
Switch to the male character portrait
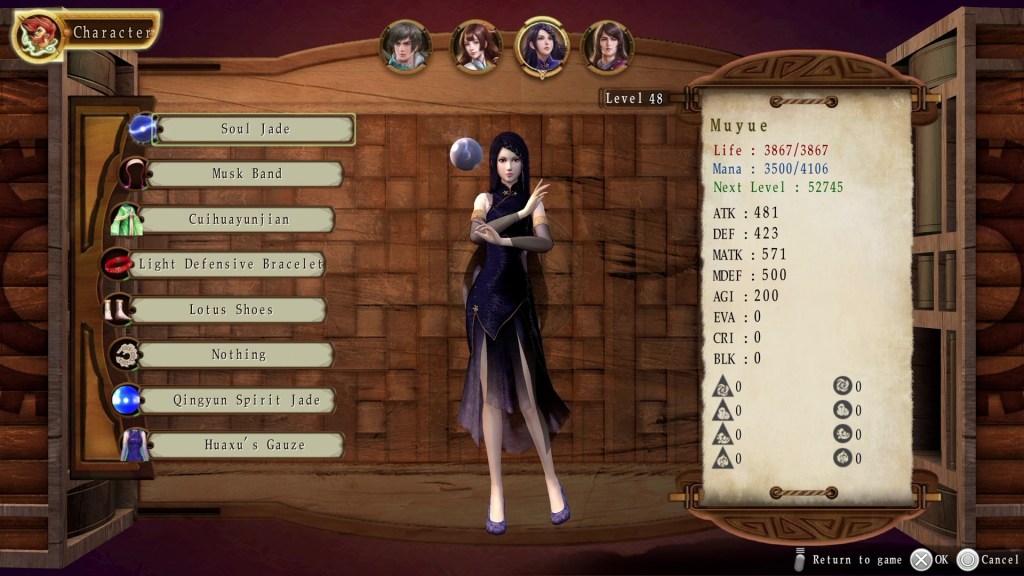405,46
